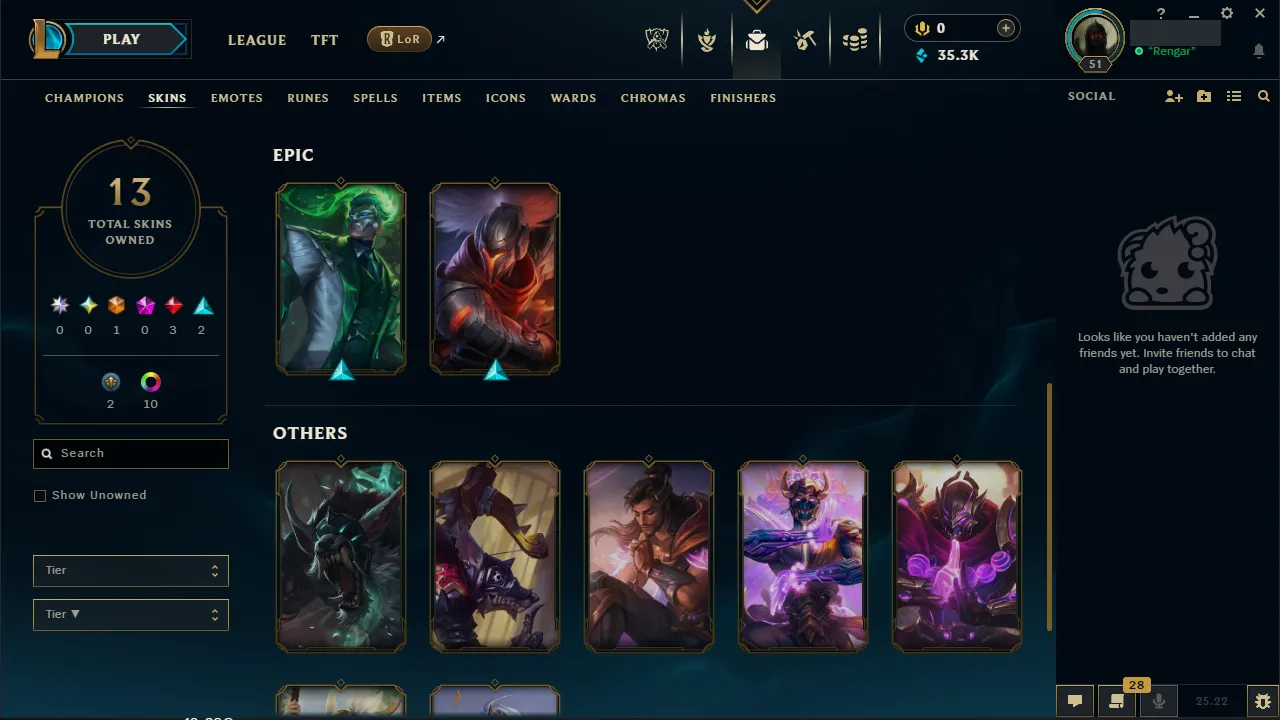1280x720 pixels.
Task: Open the Items tab
Action: pos(441,98)
